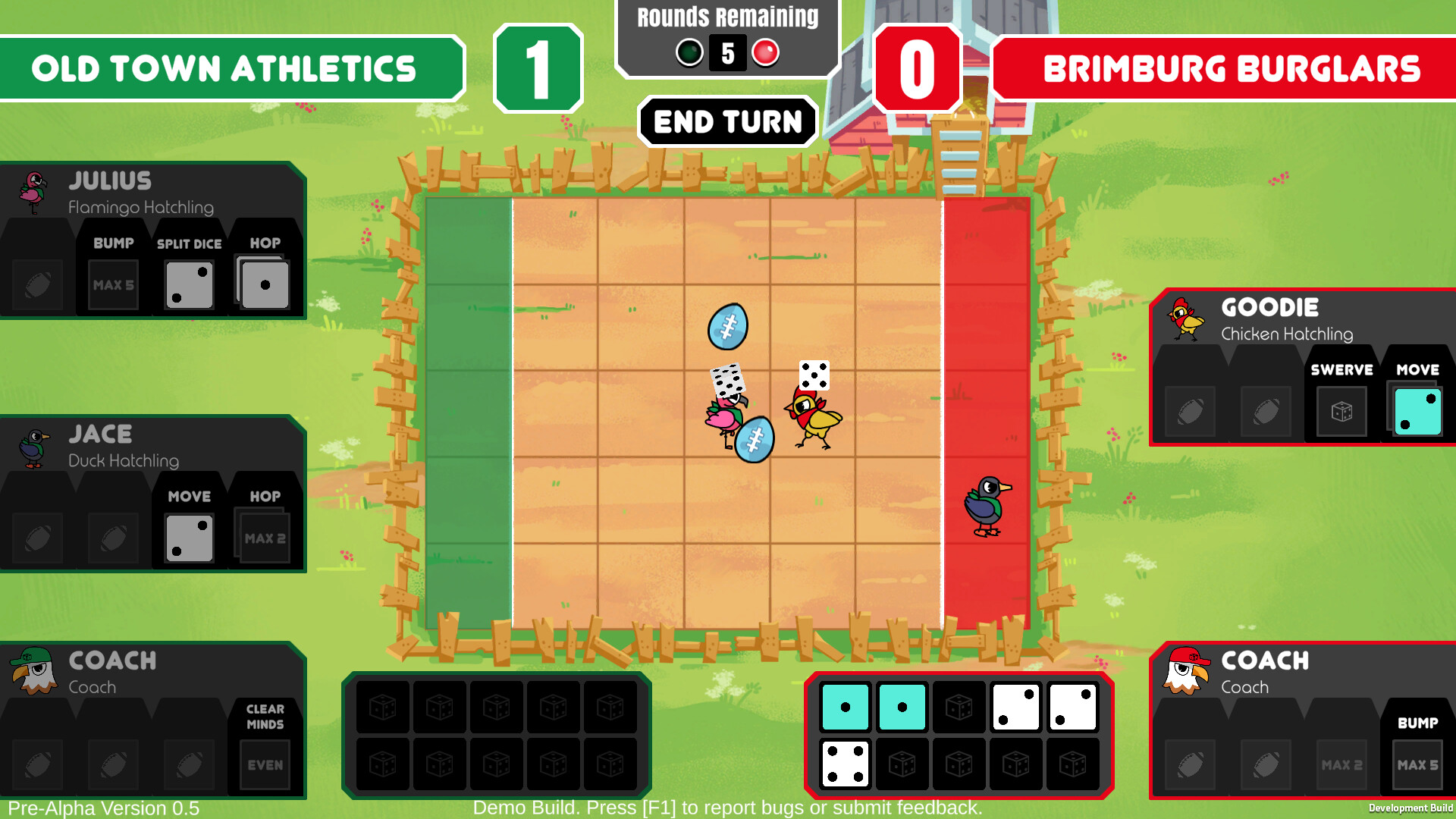Use Jace's Move ability die
Image resolution: width=1456 pixels, height=819 pixels.
(x=188, y=537)
